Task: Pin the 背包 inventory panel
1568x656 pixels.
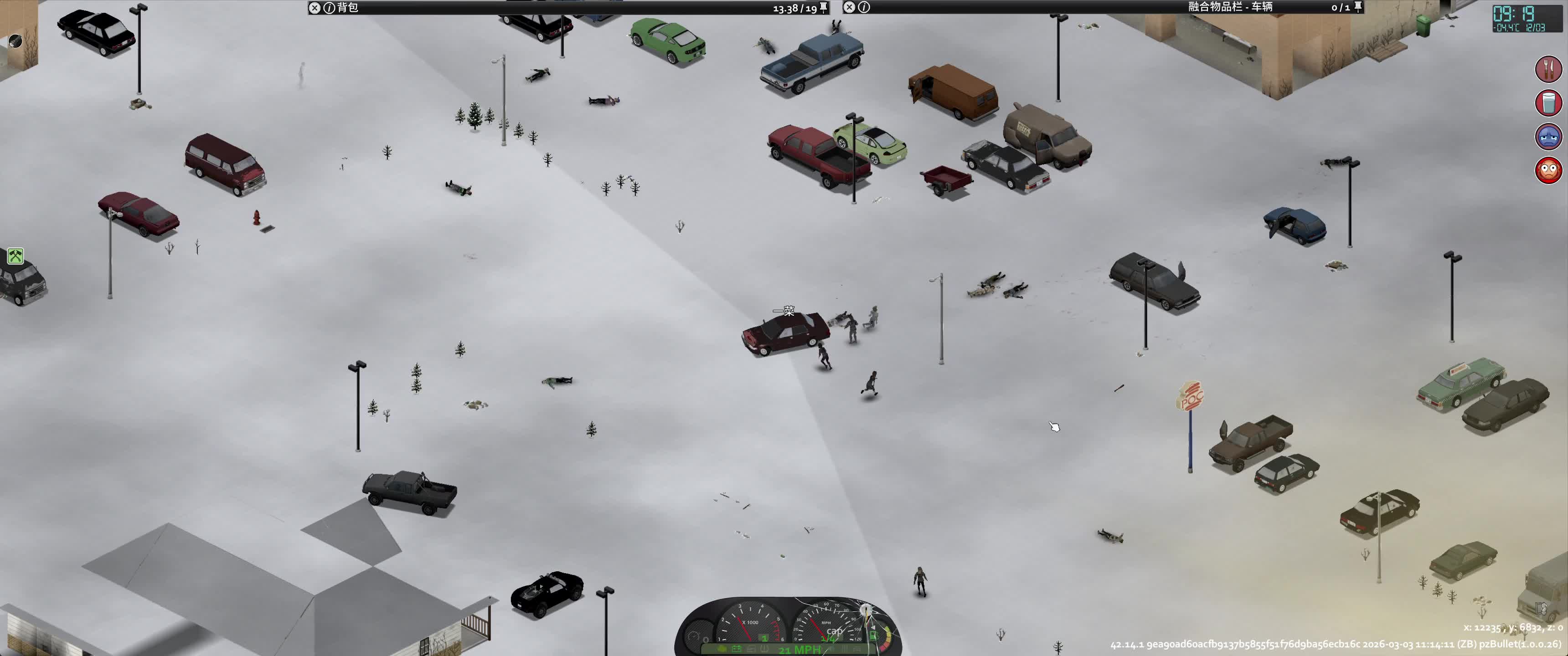Action: (824, 7)
